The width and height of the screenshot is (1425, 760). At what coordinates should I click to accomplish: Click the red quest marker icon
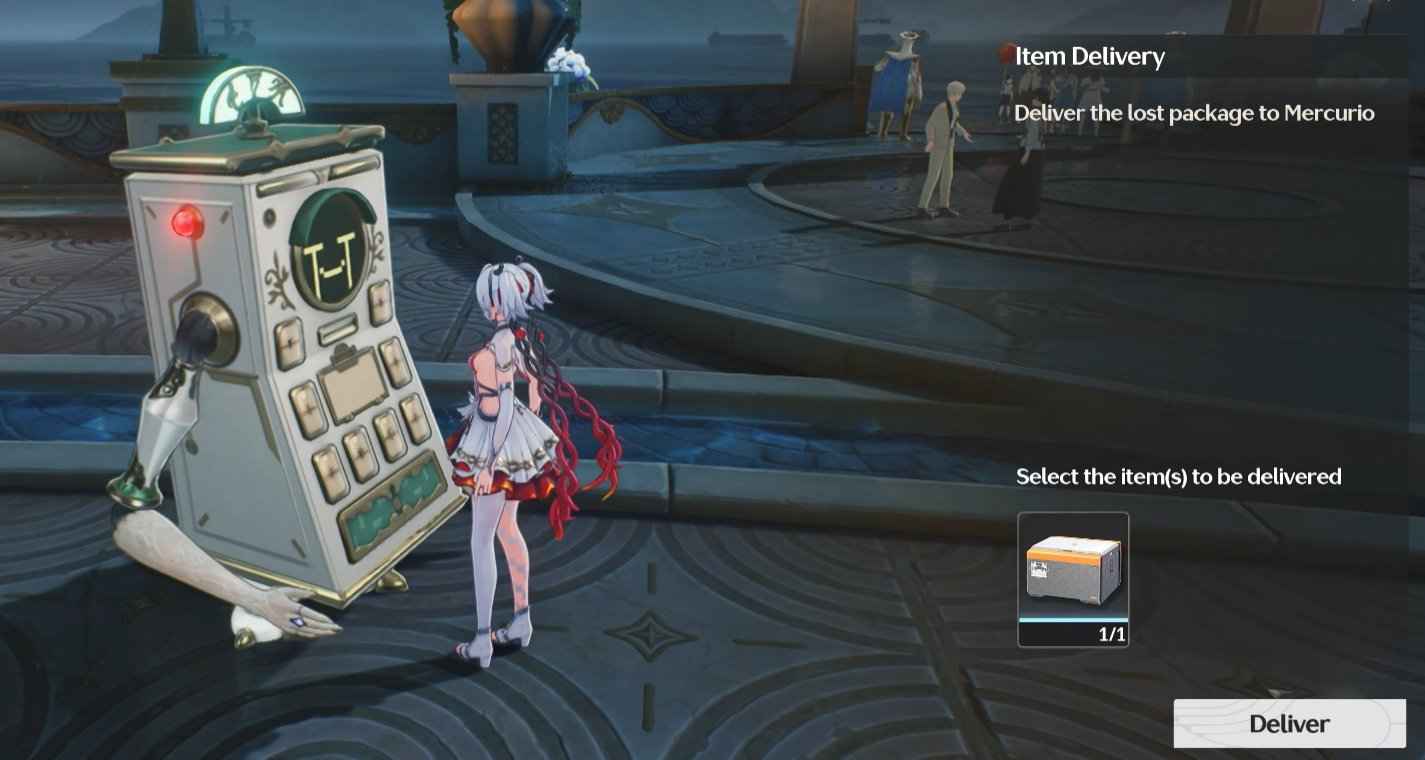tap(1003, 55)
